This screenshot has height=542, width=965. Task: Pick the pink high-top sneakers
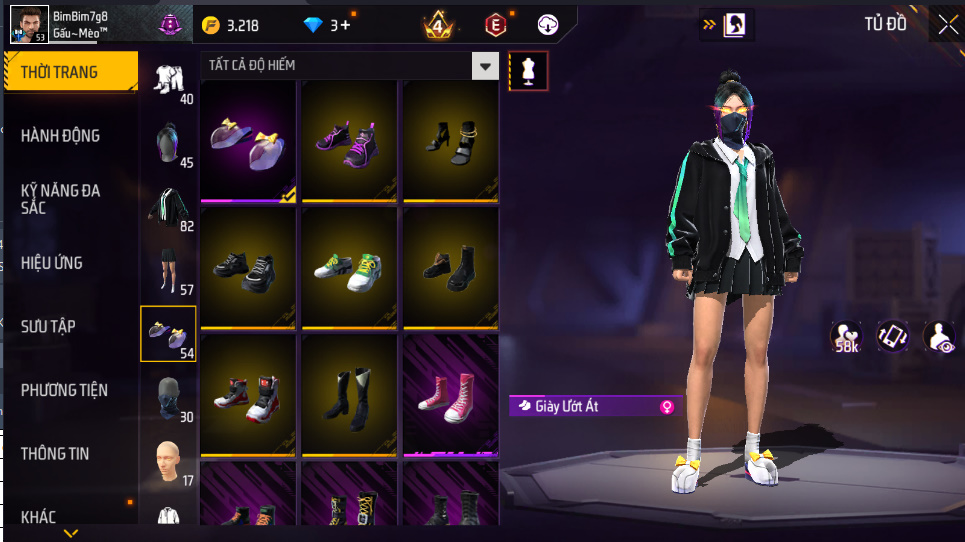tap(450, 391)
